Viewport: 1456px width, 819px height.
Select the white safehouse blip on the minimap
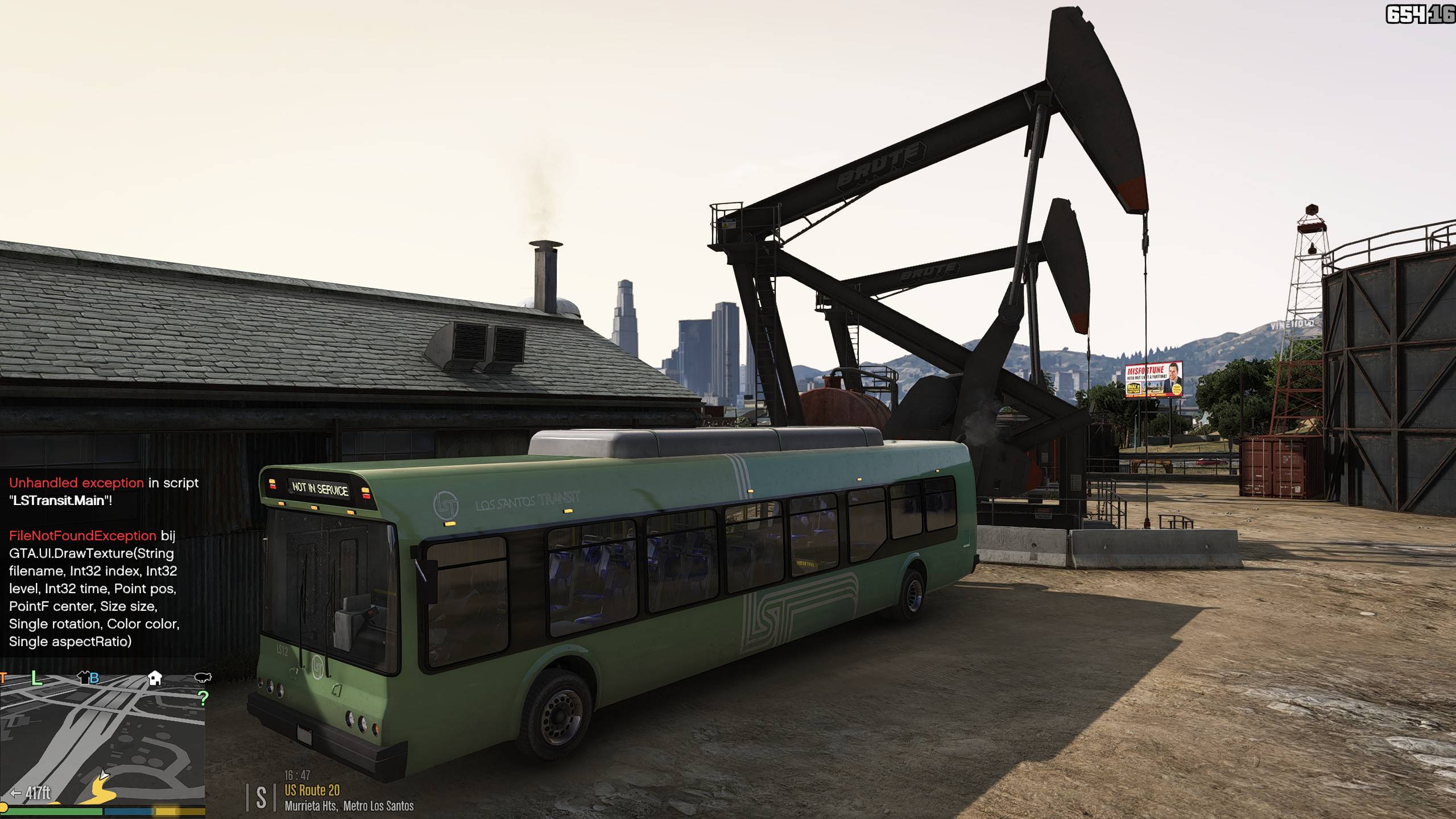click(x=155, y=677)
